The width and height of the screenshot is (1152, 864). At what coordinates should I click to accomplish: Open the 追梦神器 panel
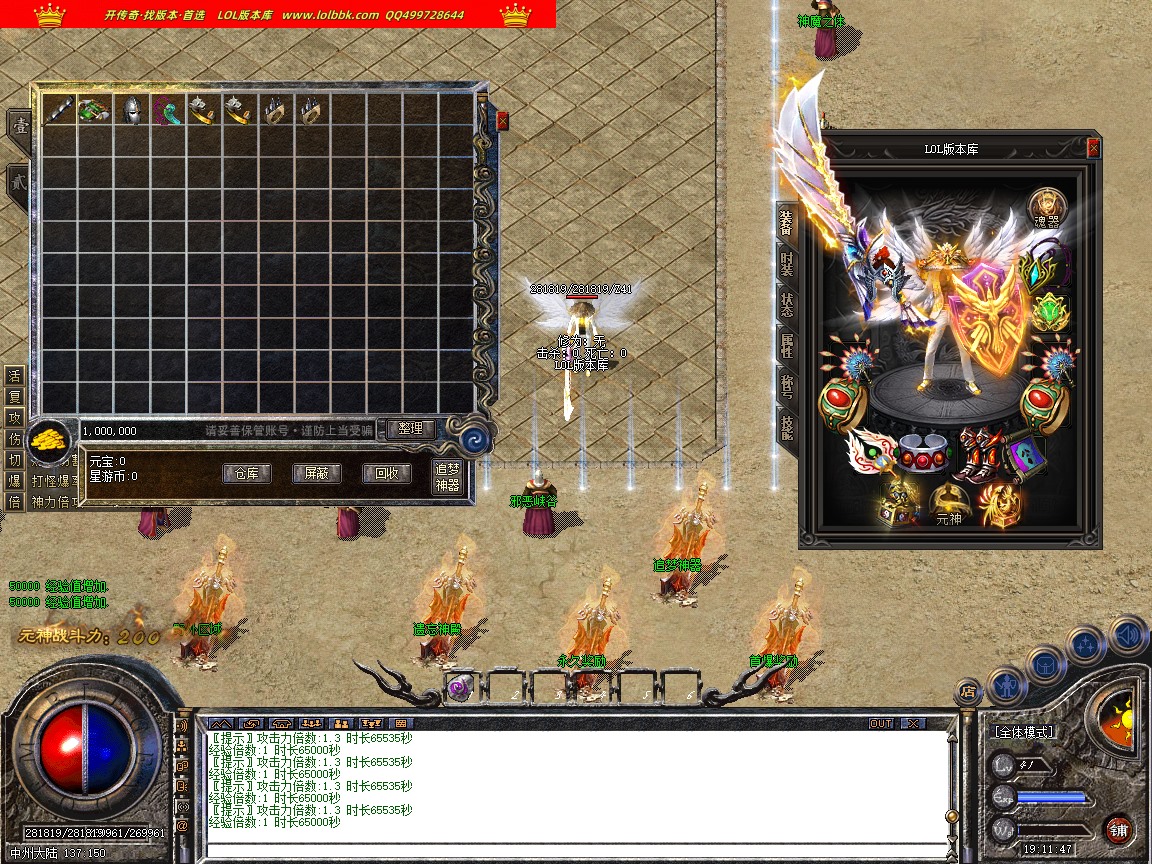(447, 477)
